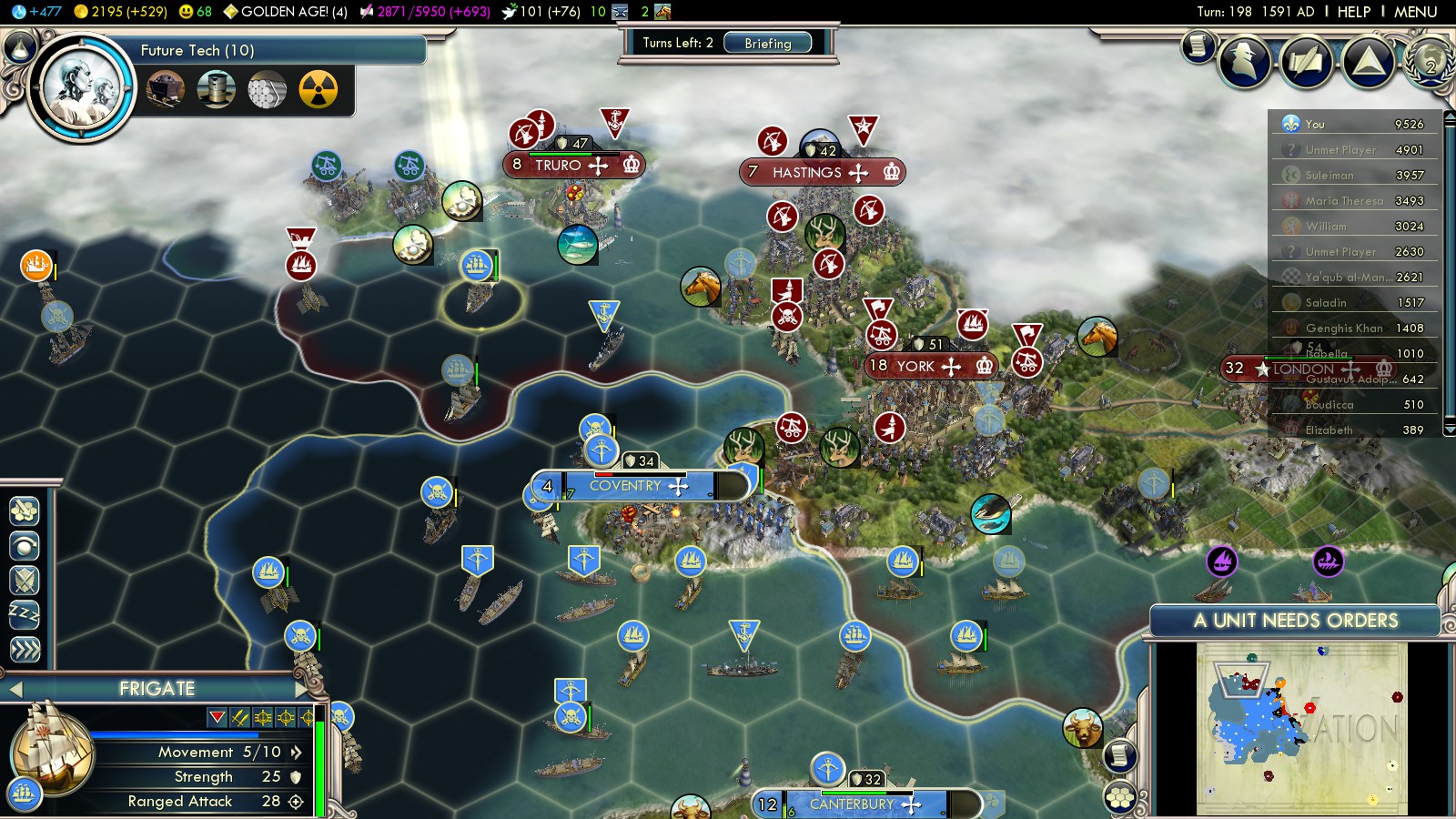Select the ranged attack unit action
The image size is (1456, 819).
[x=25, y=546]
